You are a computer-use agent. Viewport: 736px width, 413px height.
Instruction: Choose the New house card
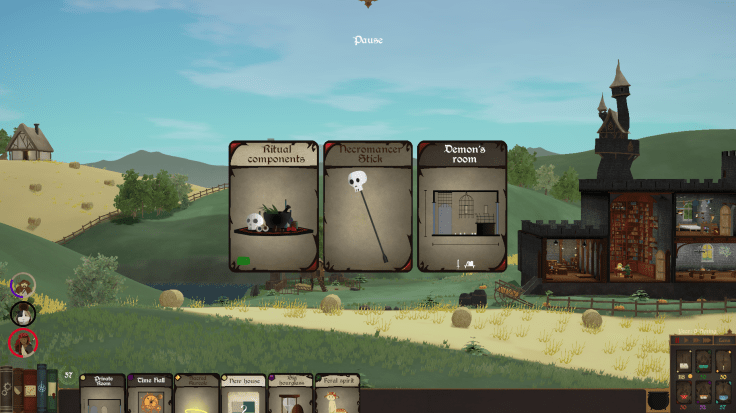click(243, 394)
